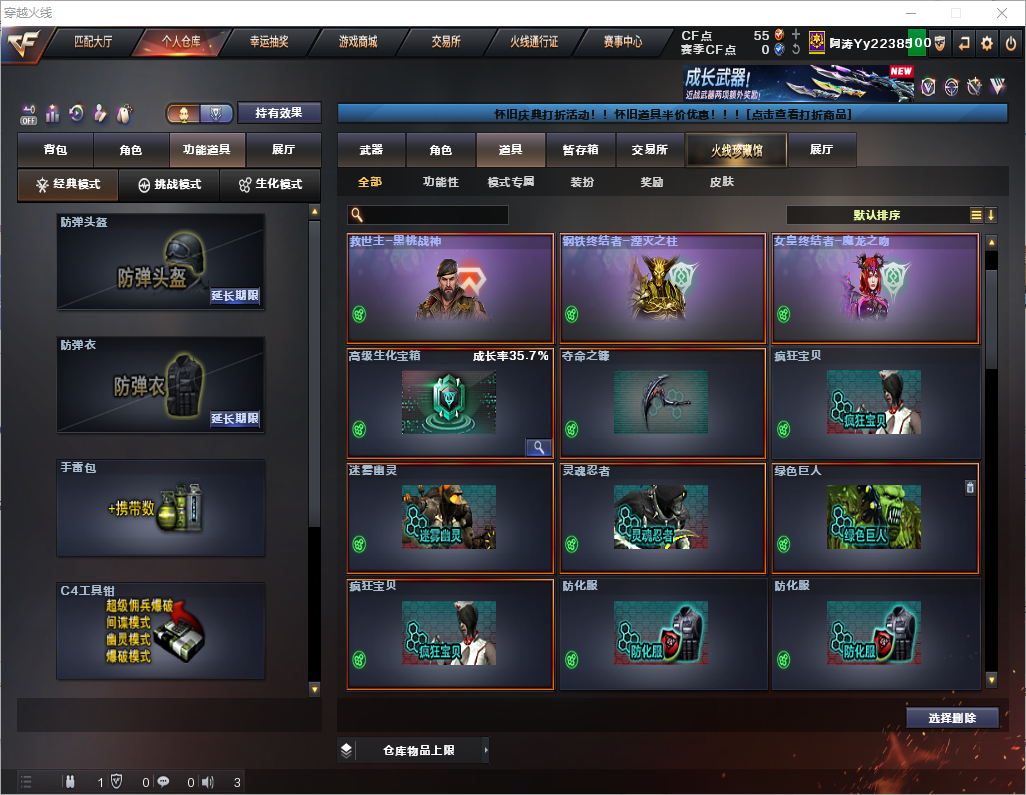Click the 持有效果 owned effects button

[279, 113]
